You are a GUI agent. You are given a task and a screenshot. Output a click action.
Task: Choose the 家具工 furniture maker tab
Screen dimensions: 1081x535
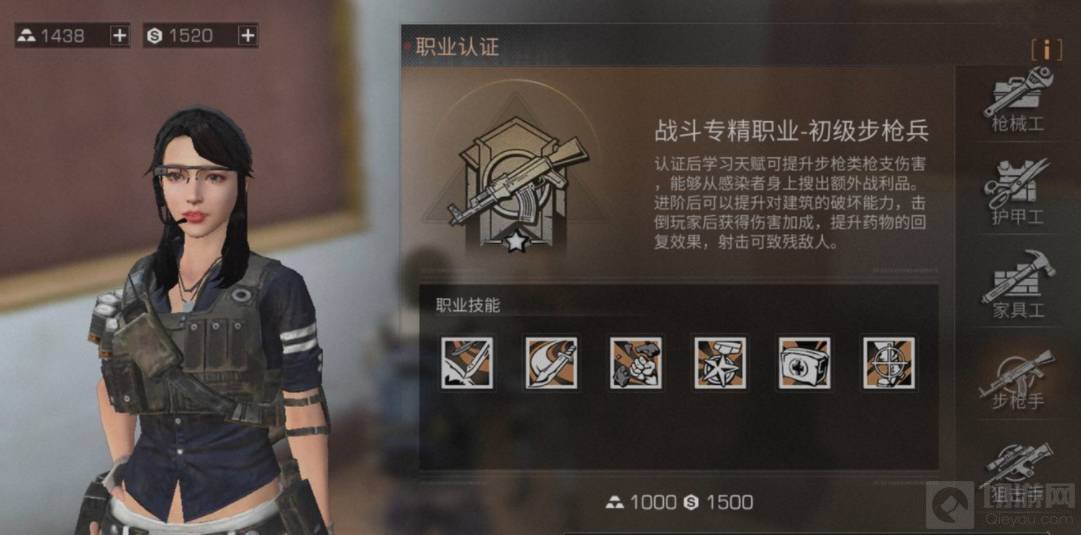tap(1017, 285)
